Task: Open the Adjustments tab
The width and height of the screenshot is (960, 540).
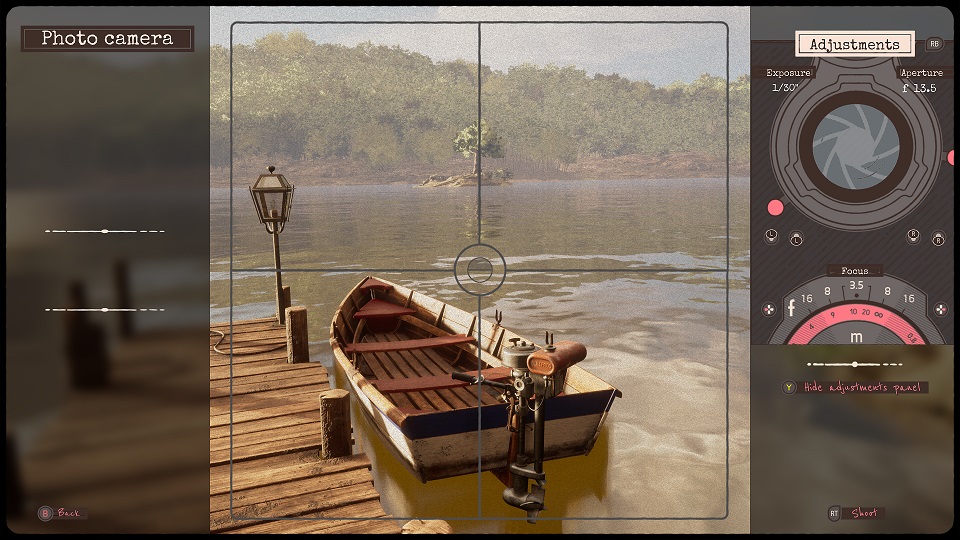Action: point(854,44)
